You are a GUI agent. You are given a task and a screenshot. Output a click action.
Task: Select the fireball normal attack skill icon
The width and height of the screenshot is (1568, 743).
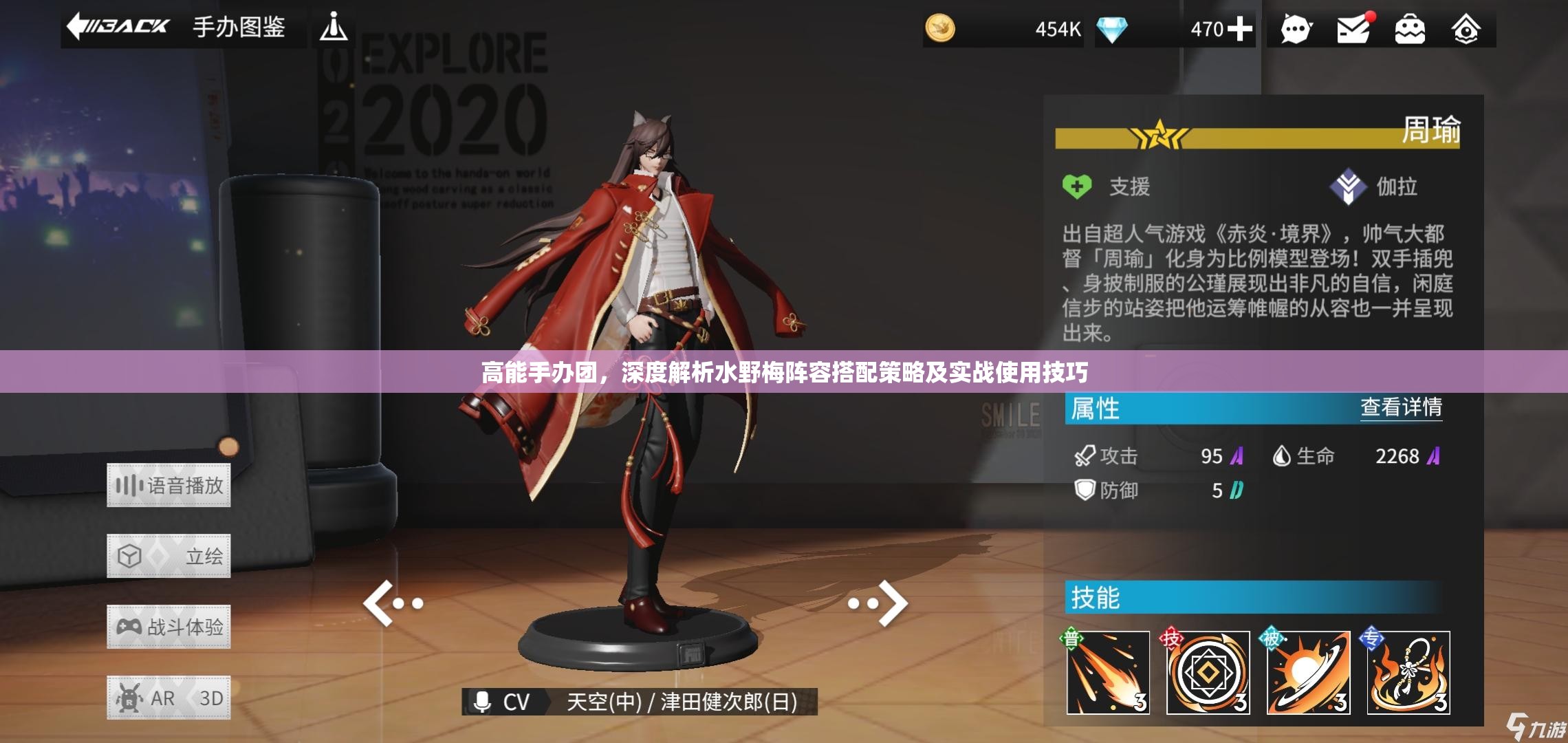(1108, 672)
